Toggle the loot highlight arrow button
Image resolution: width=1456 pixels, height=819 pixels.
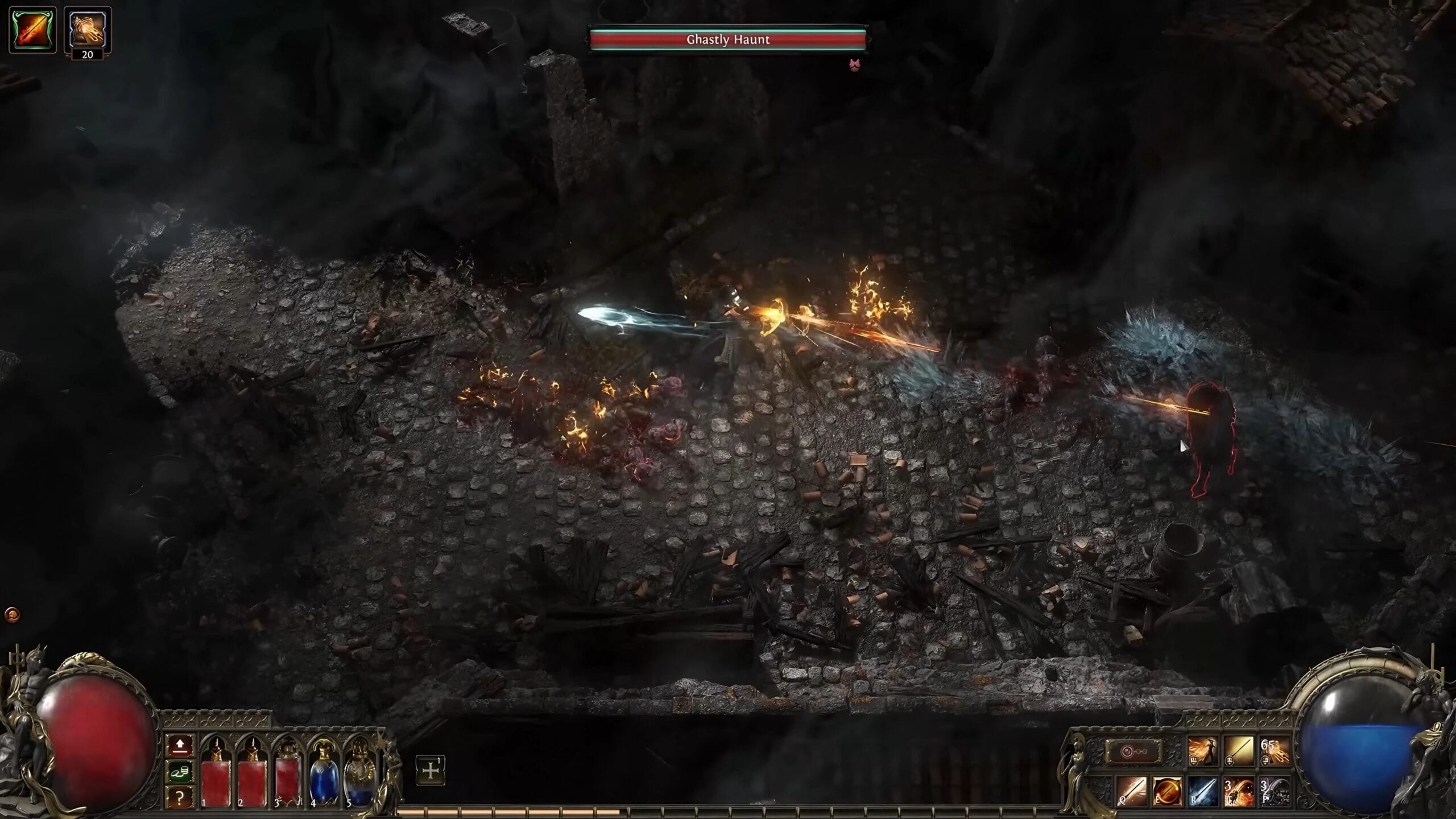click(179, 745)
